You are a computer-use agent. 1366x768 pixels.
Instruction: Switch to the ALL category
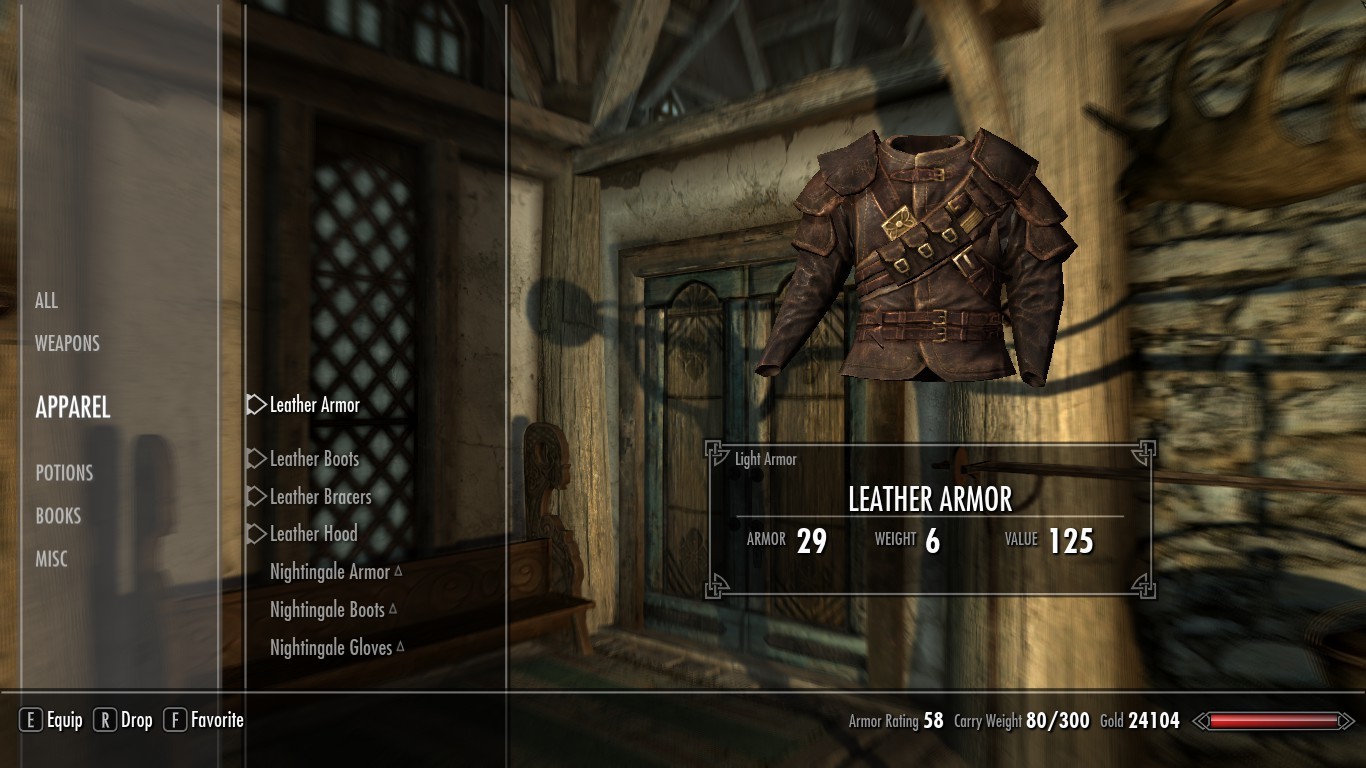(x=47, y=301)
